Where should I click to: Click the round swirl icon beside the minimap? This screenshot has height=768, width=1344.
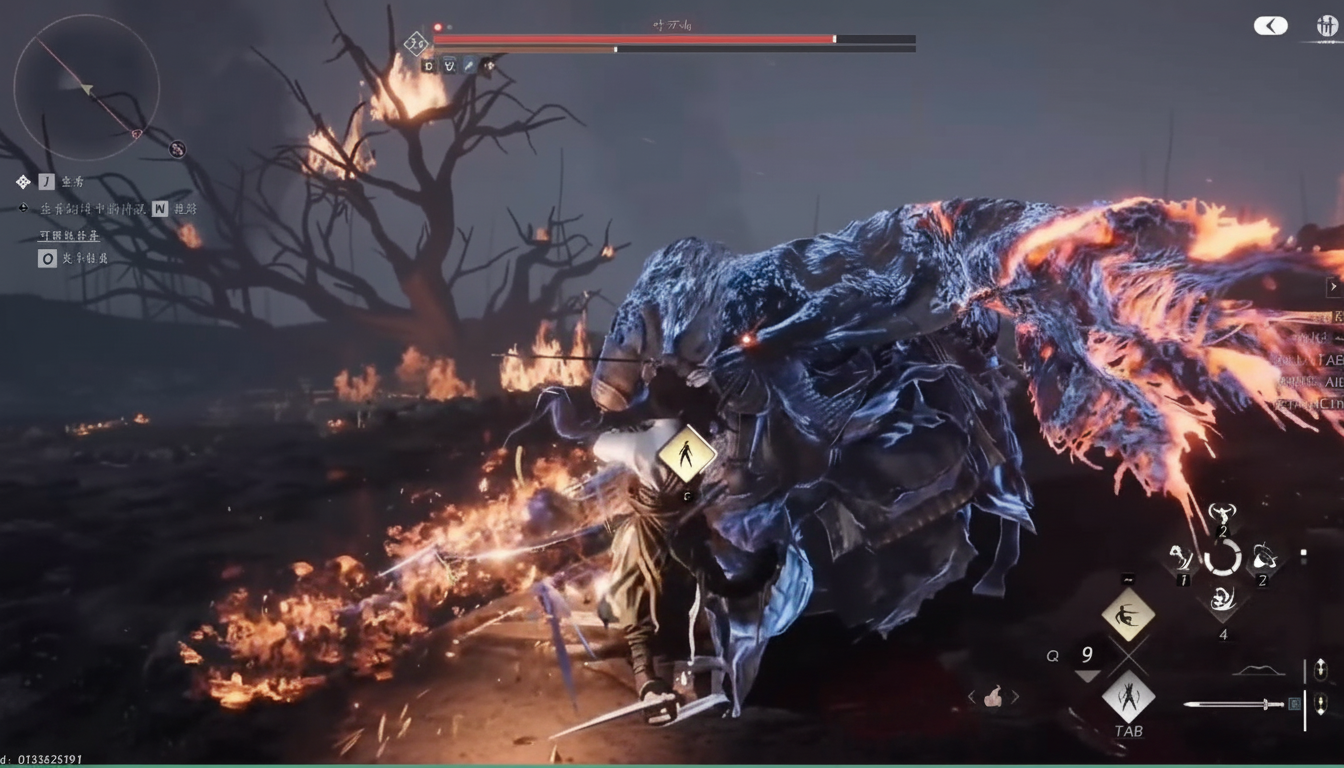[x=177, y=149]
